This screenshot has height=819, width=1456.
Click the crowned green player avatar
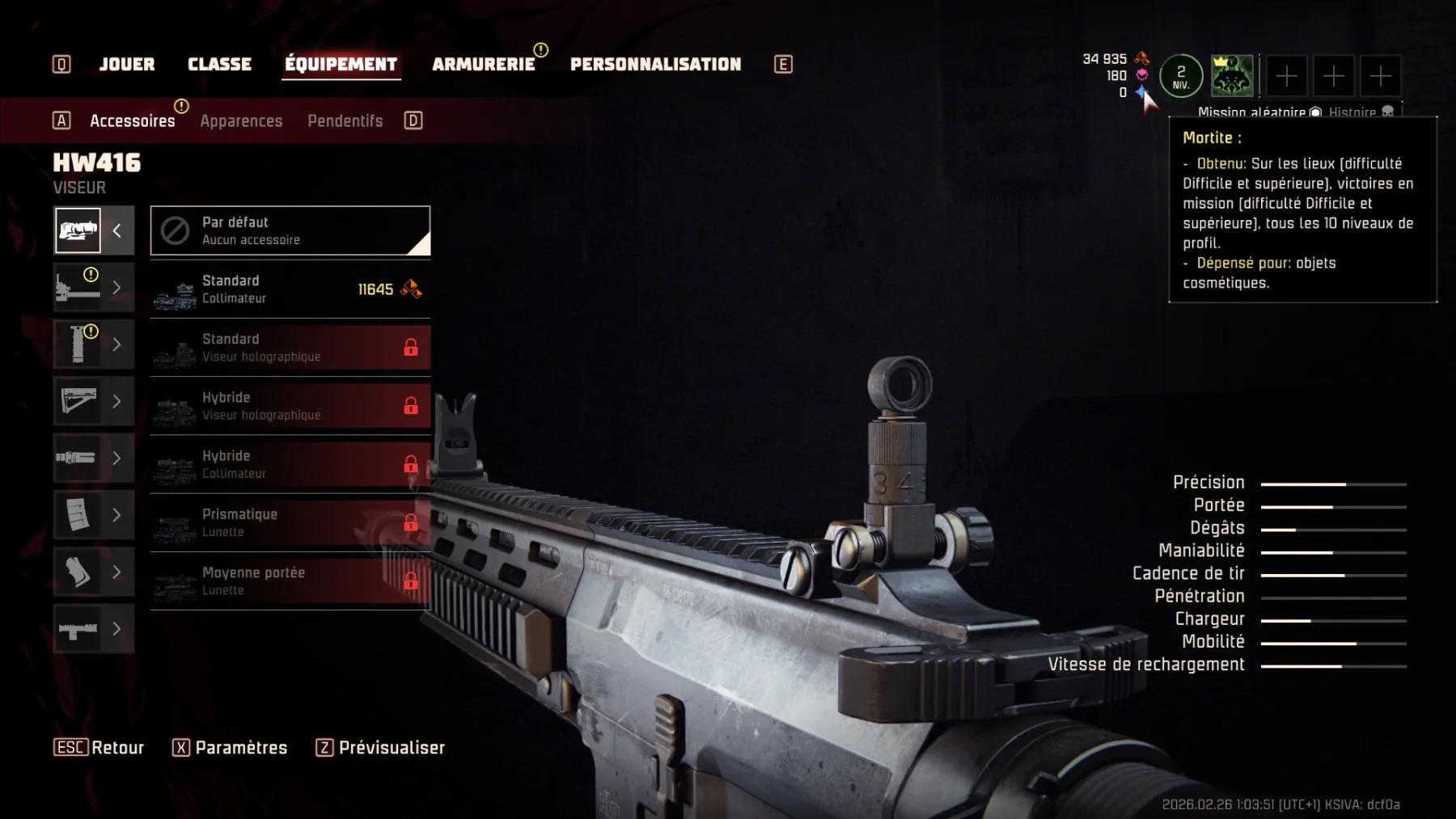1231,76
